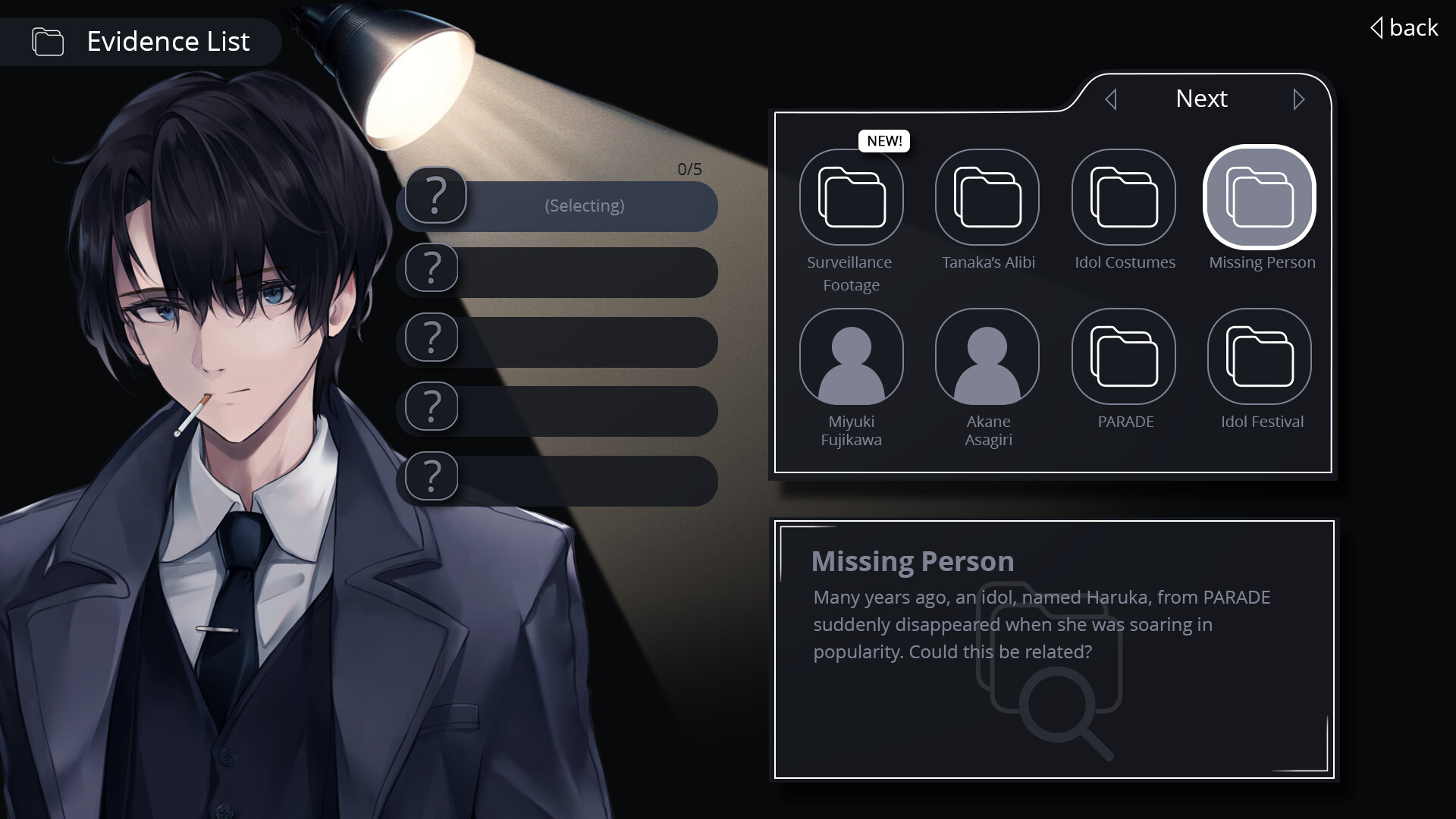Open the Surveillance Footage evidence folder
The height and width of the screenshot is (819, 1456).
(852, 196)
